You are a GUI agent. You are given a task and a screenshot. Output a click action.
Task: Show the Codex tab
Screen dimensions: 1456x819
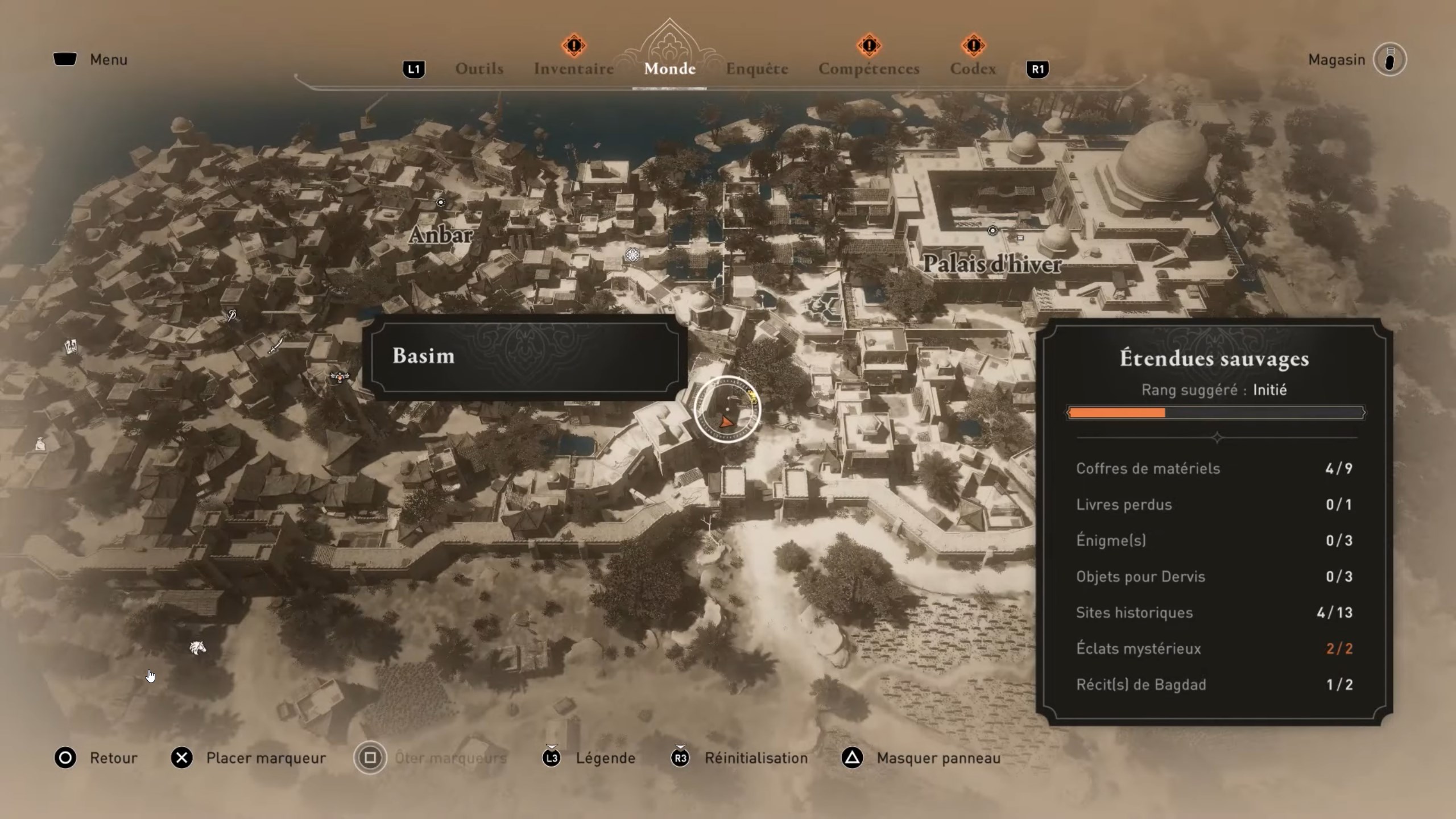[973, 69]
